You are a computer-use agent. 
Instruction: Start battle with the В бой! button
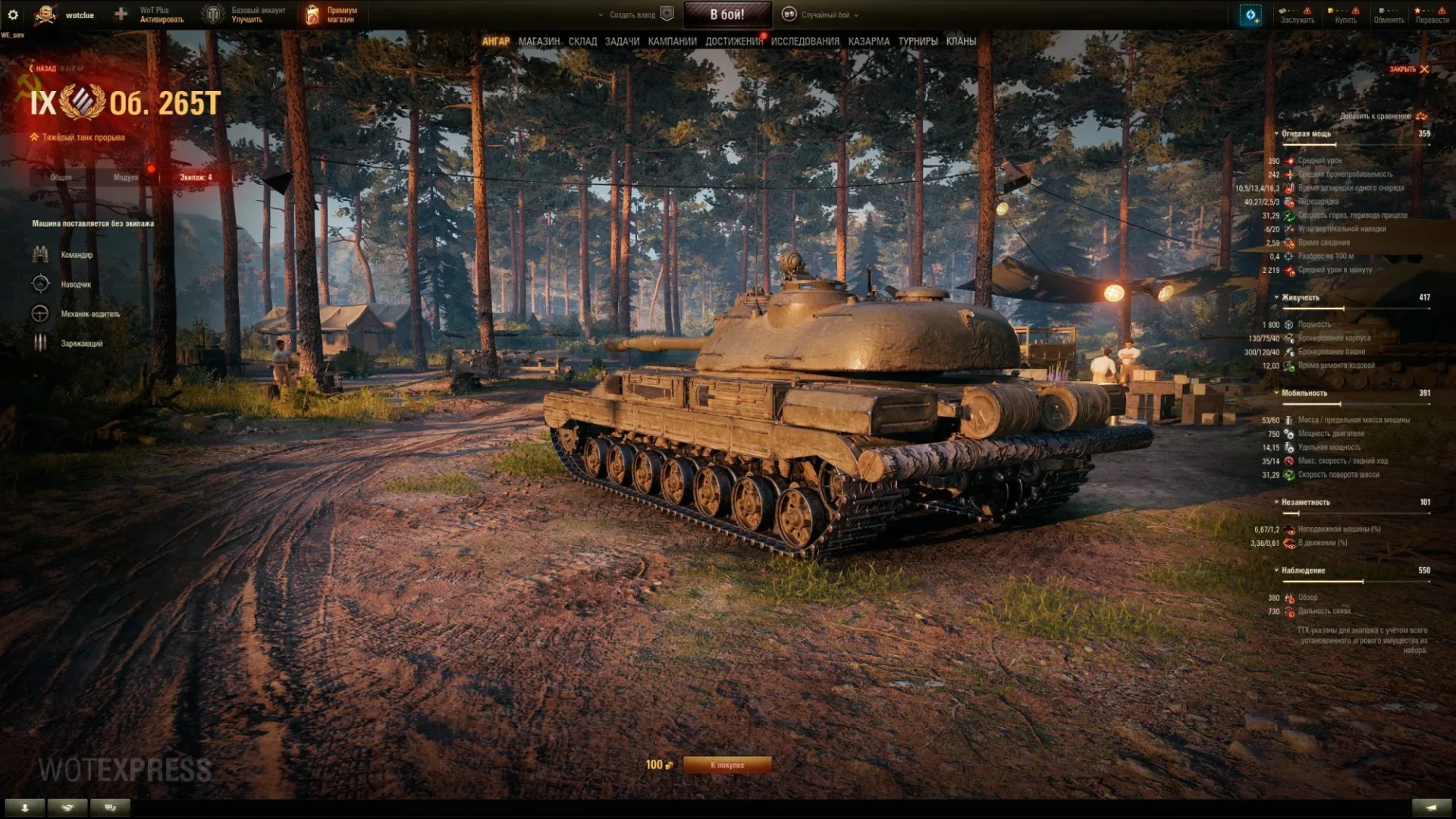[727, 14]
